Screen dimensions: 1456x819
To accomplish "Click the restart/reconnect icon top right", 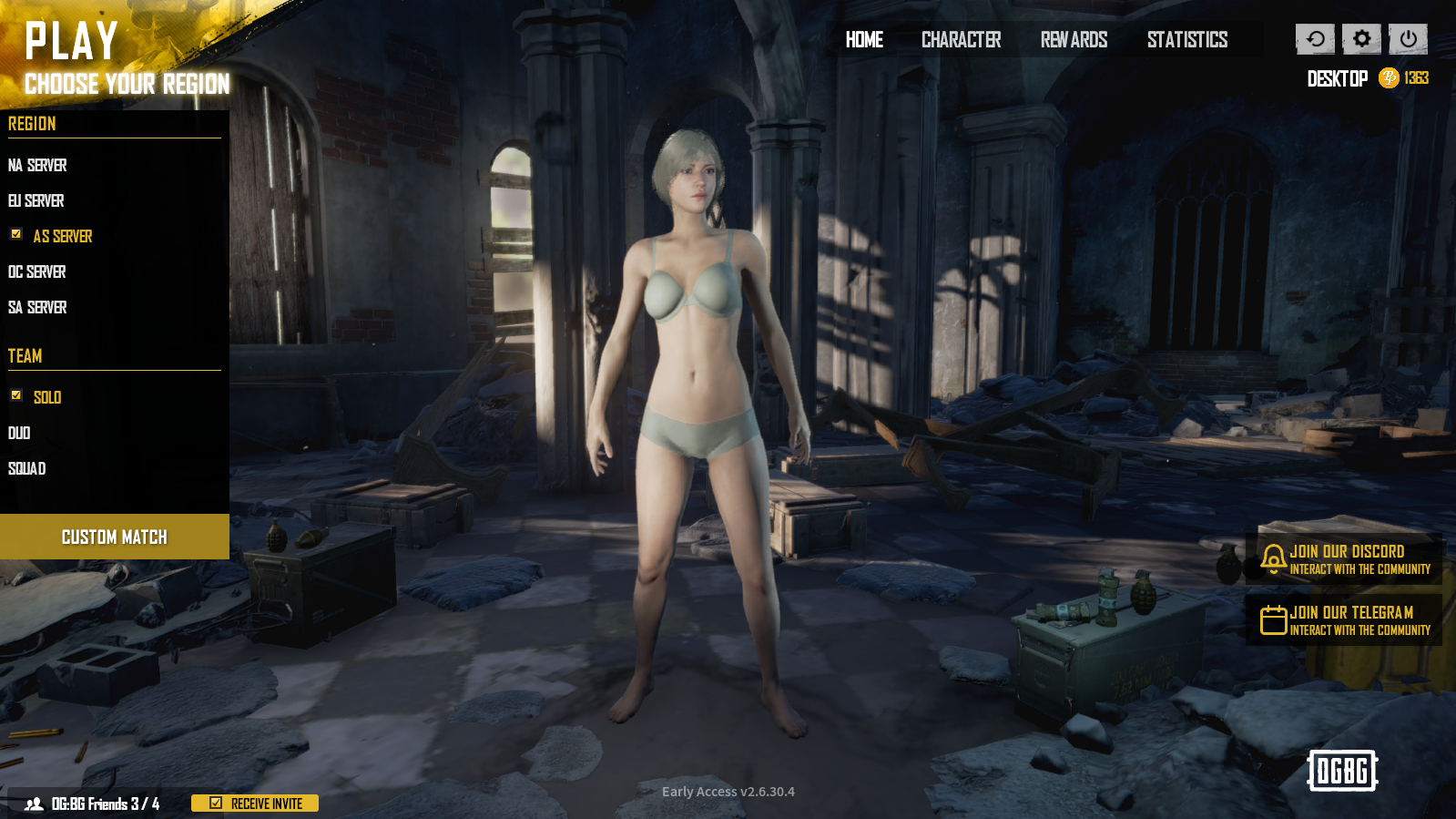I will [x=1314, y=38].
